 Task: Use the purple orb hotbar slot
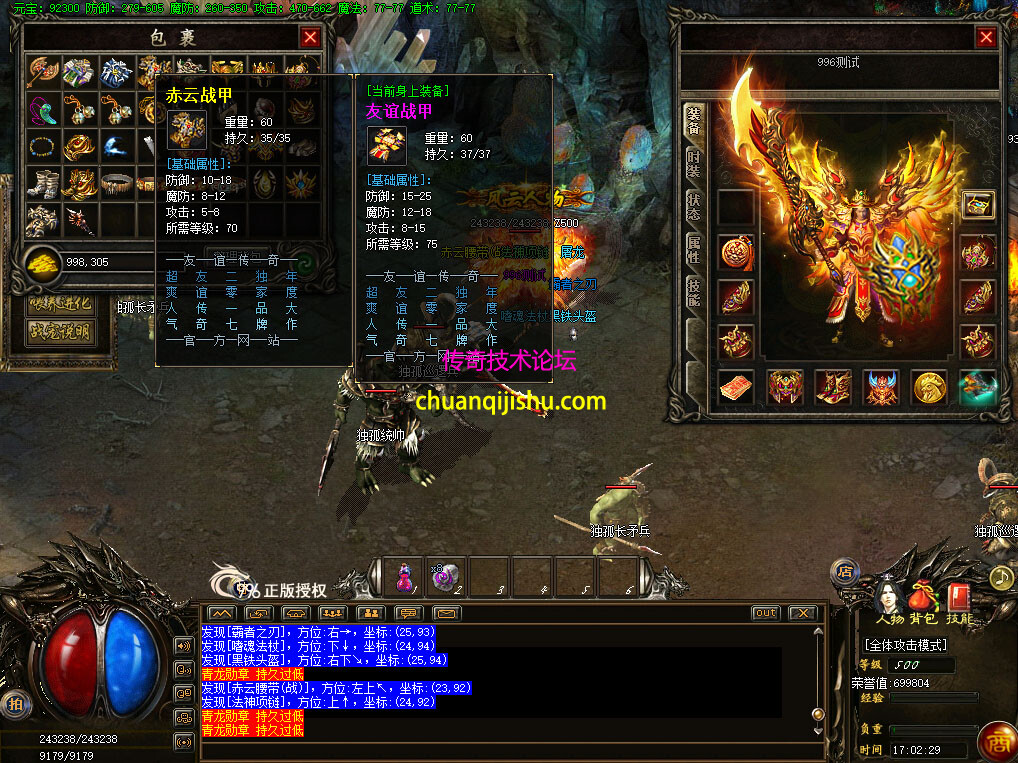447,578
